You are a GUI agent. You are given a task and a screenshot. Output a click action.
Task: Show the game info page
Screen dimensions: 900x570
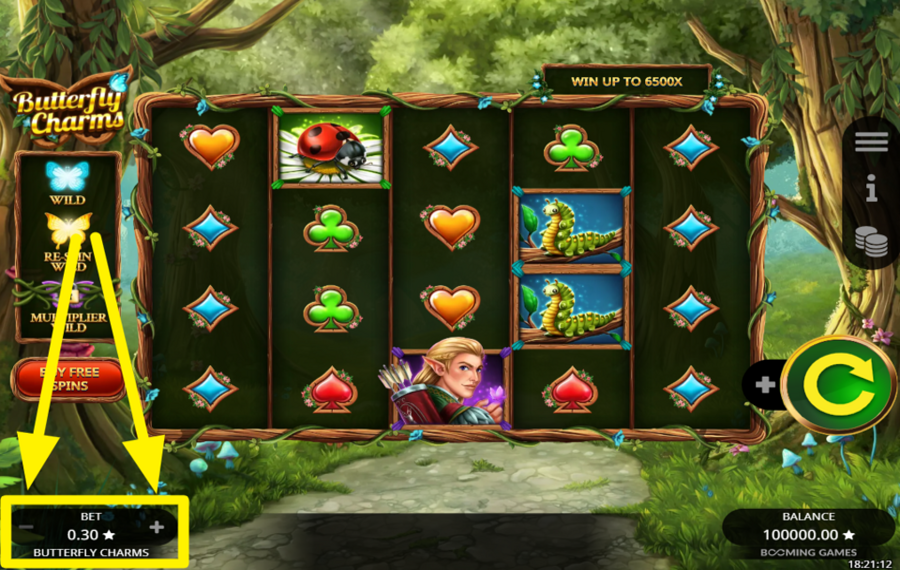[x=871, y=188]
